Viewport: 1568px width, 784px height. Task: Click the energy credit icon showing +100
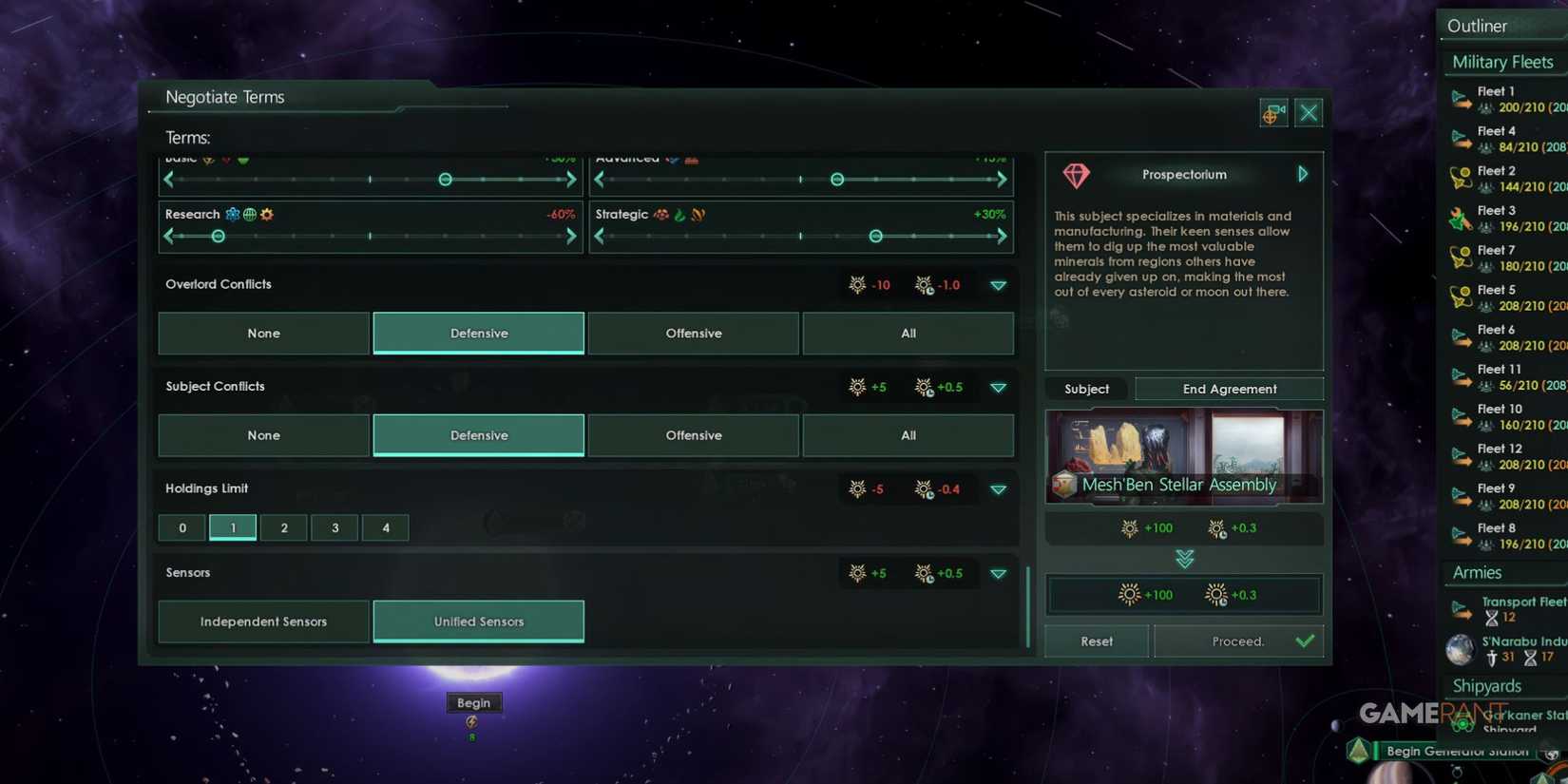point(1130,528)
